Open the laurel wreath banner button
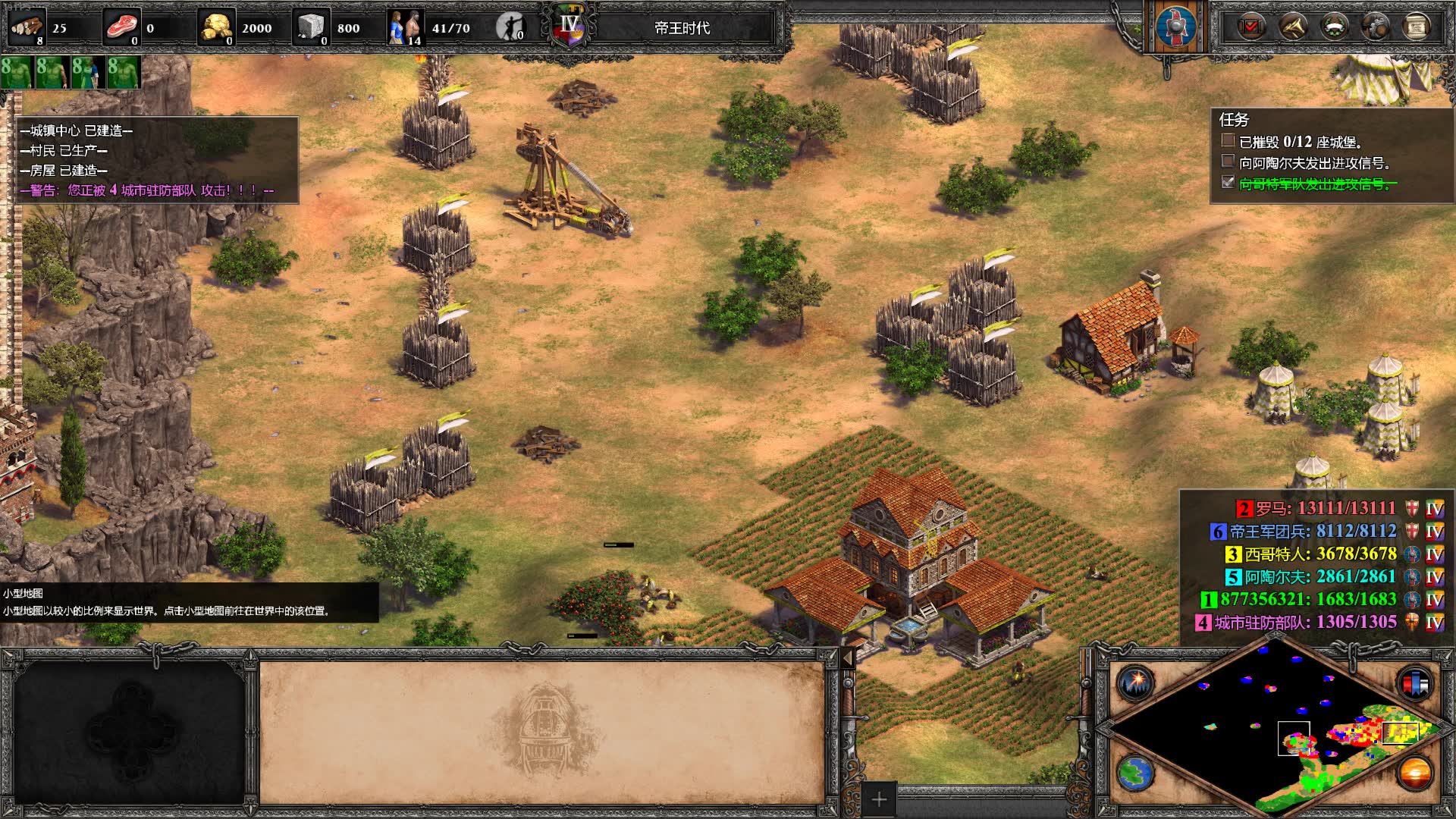Image resolution: width=1456 pixels, height=819 pixels. [x=1335, y=27]
